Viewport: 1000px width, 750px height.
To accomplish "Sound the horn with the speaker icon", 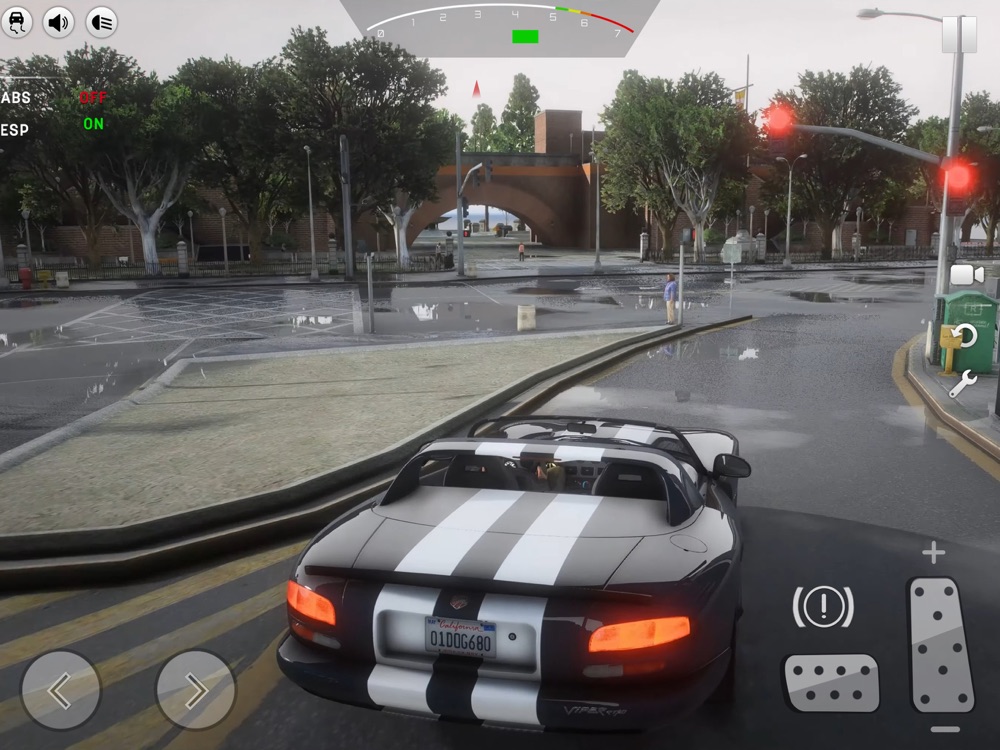I will point(58,21).
